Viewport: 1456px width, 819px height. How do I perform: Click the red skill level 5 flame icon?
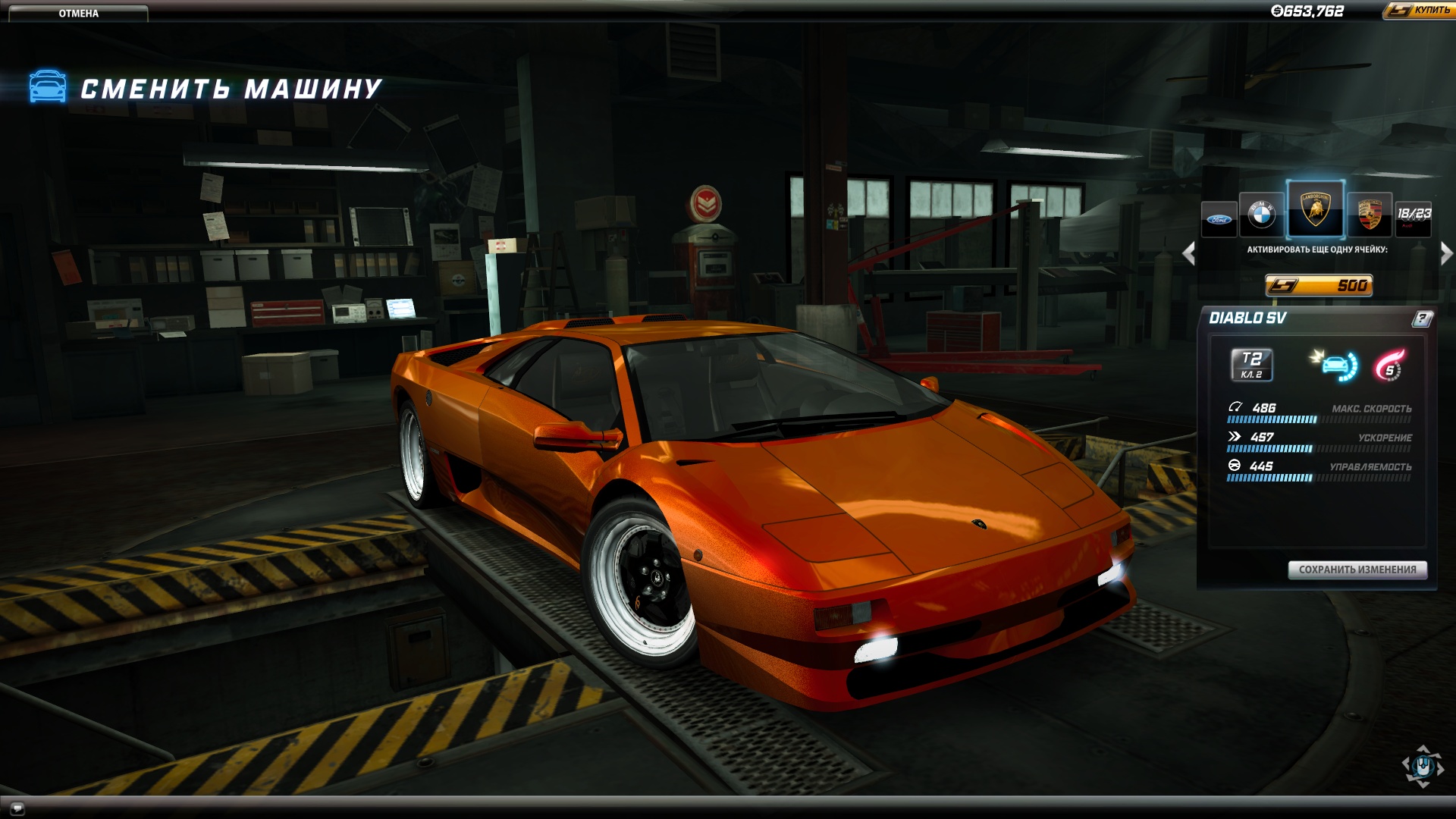pyautogui.click(x=1388, y=366)
